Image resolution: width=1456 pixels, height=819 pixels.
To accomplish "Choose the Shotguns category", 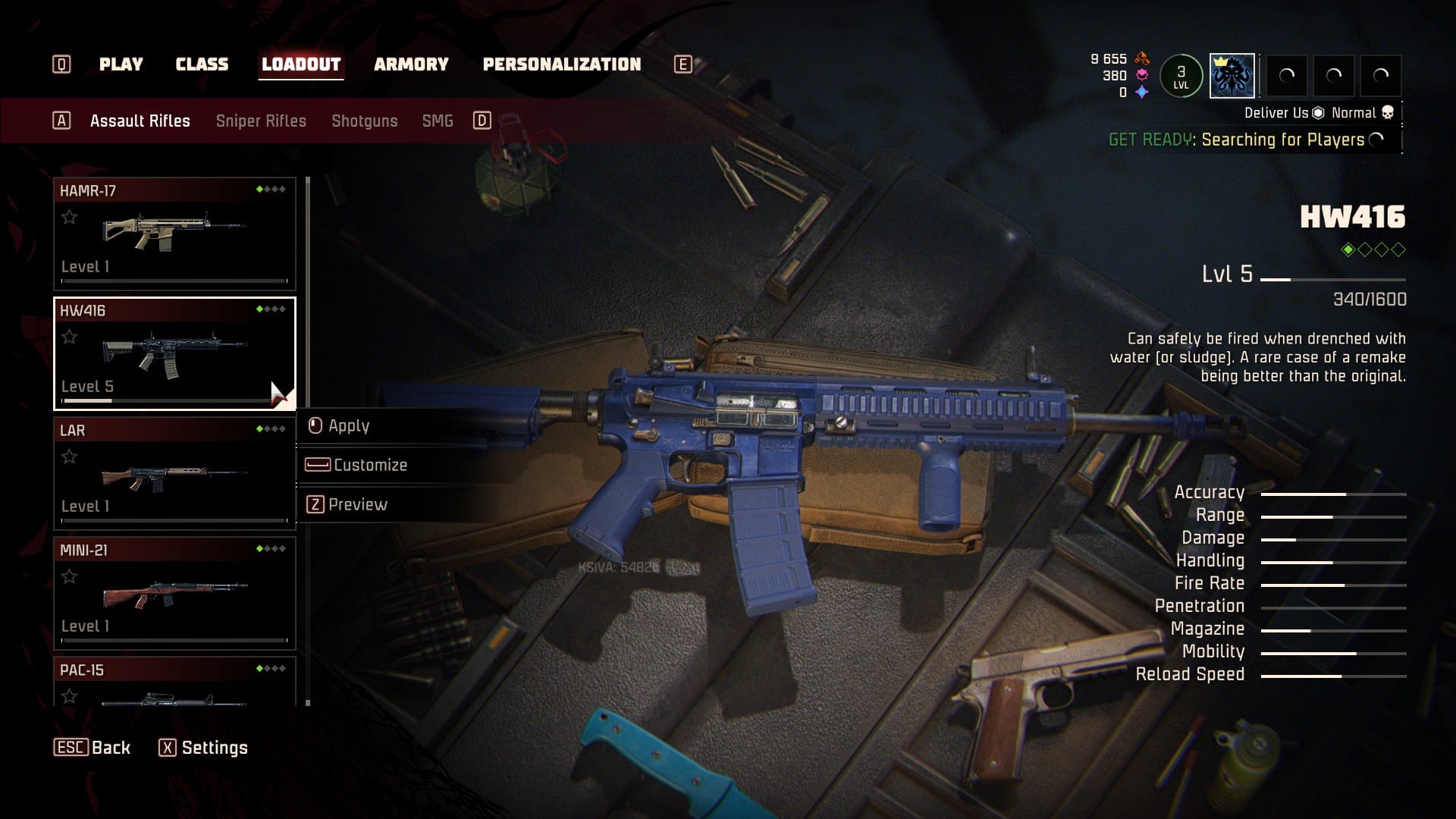I will point(364,121).
